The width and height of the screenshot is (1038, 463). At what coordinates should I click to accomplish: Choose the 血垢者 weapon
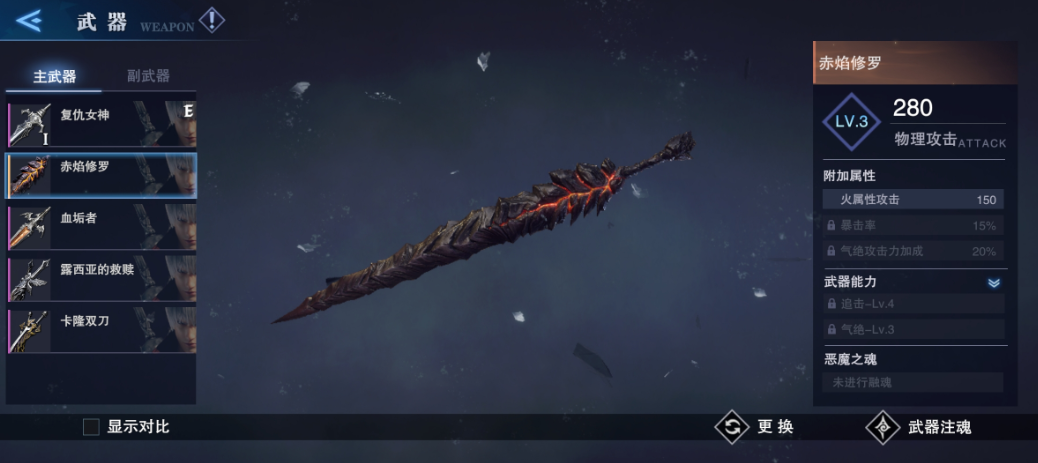pos(101,227)
